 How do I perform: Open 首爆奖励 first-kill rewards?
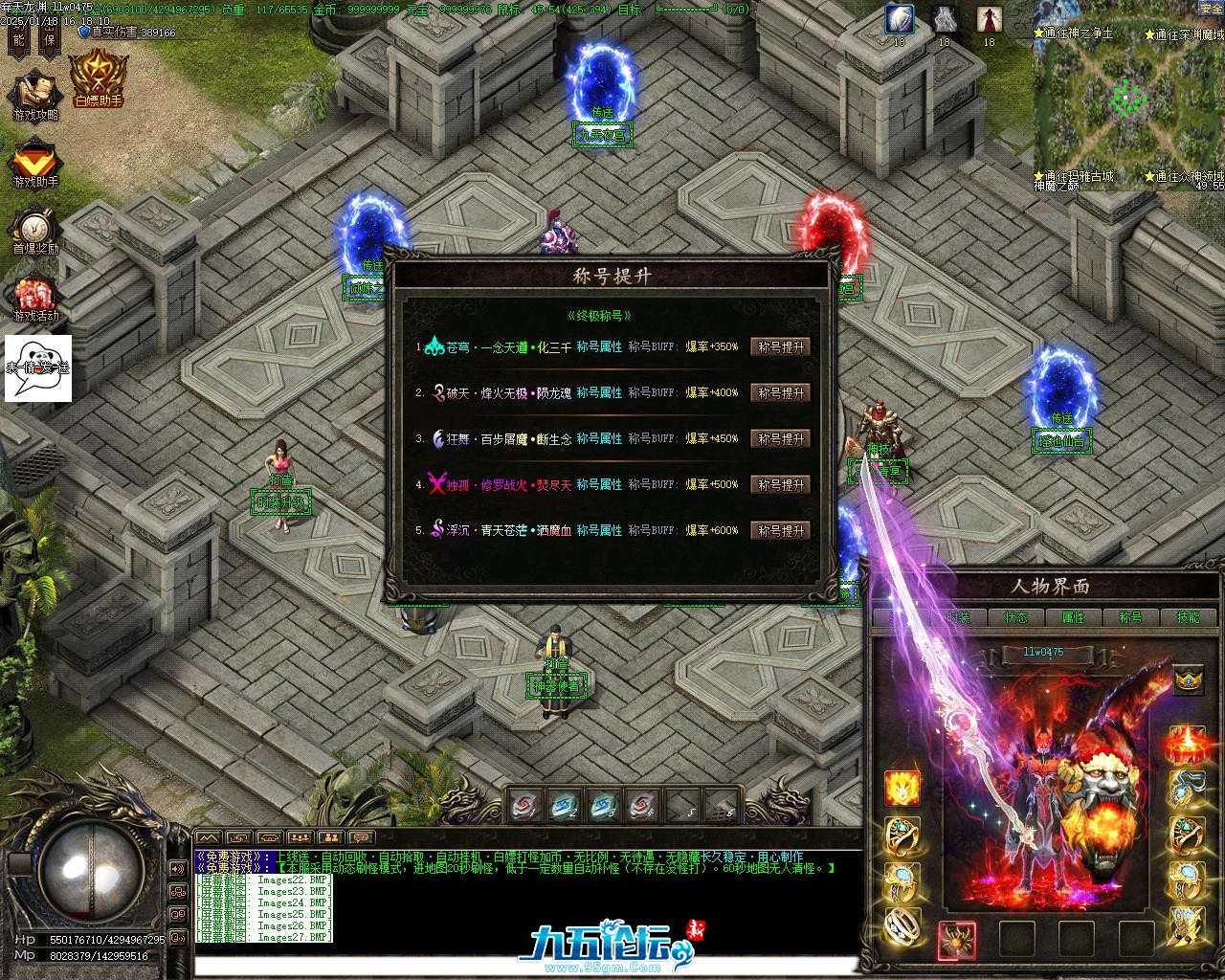click(35, 231)
